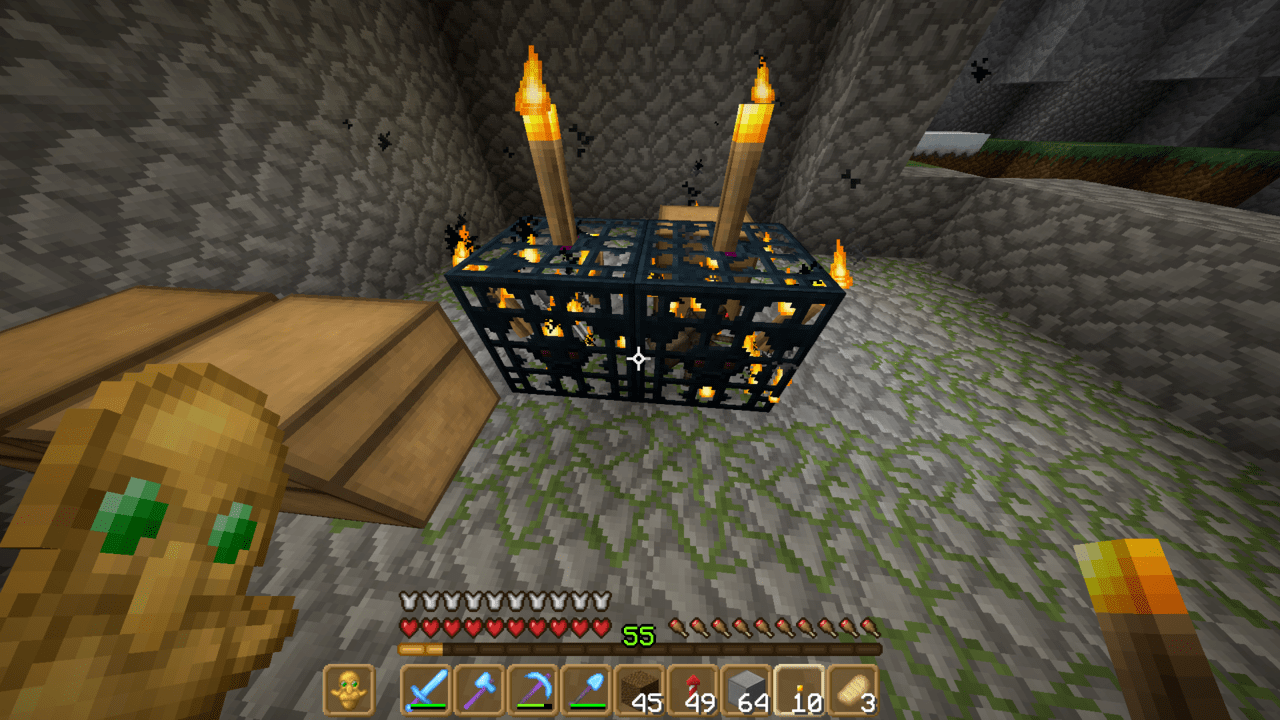Choose the diamond axe in the hotbar

click(x=479, y=689)
